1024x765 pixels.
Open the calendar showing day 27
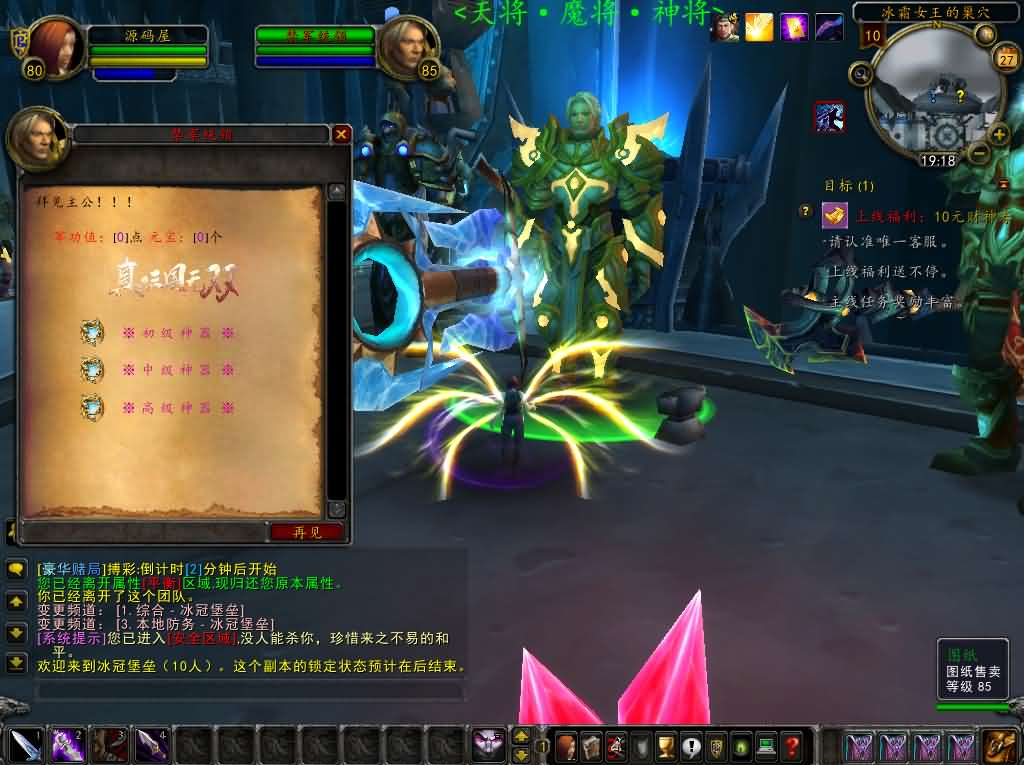point(1006,58)
